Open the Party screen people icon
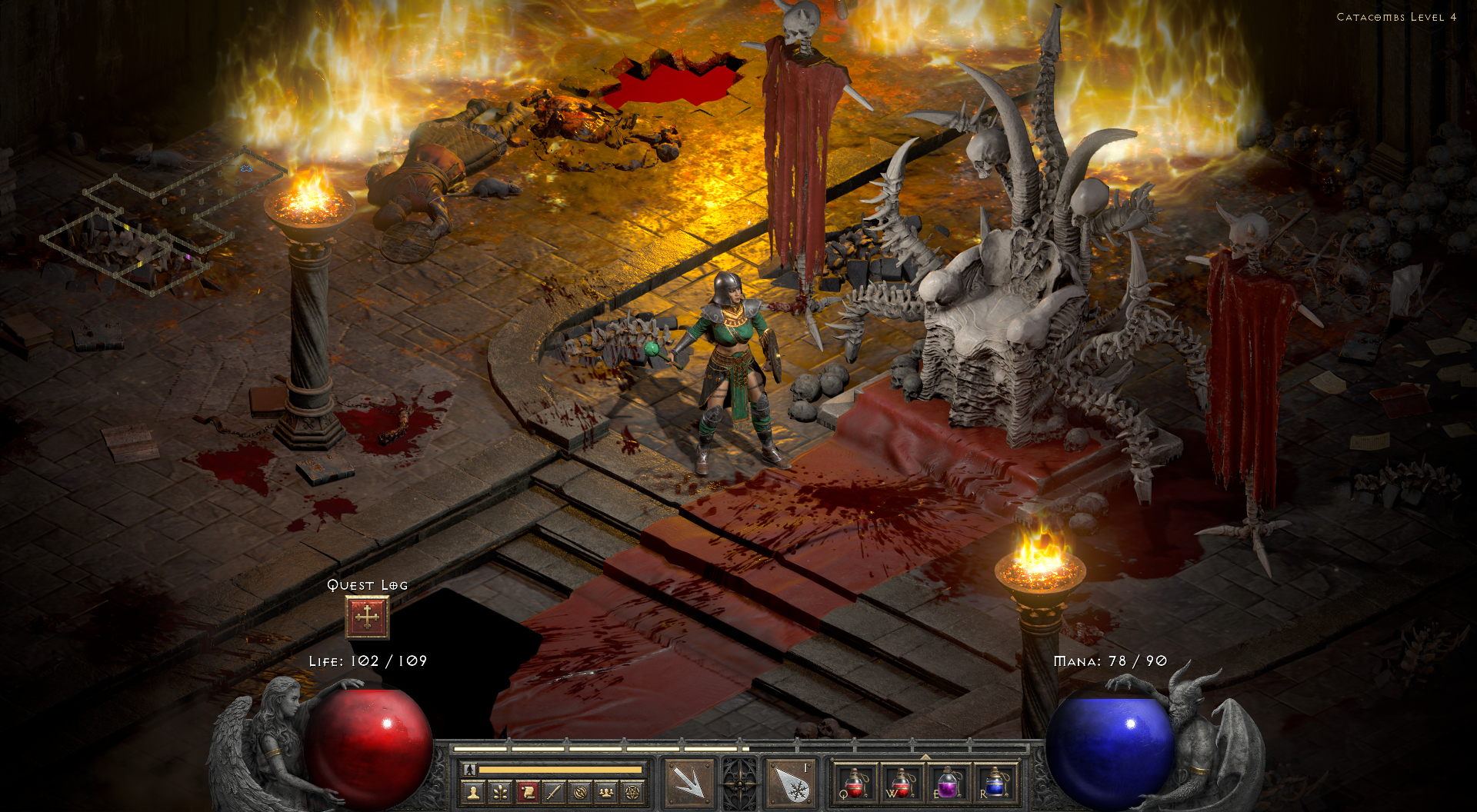Screen dimensions: 1477x812 point(607,791)
